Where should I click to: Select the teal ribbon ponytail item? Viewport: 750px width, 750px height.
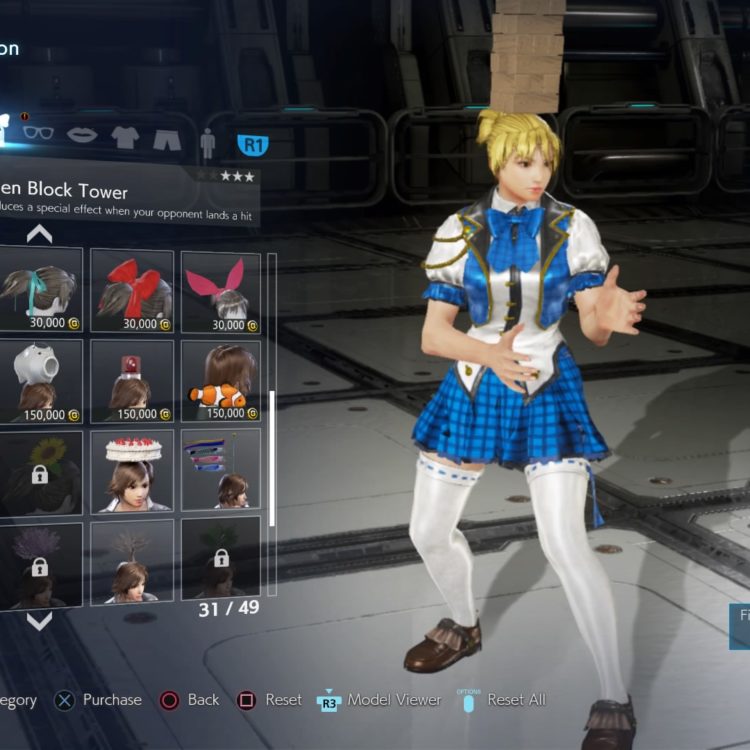click(40, 290)
